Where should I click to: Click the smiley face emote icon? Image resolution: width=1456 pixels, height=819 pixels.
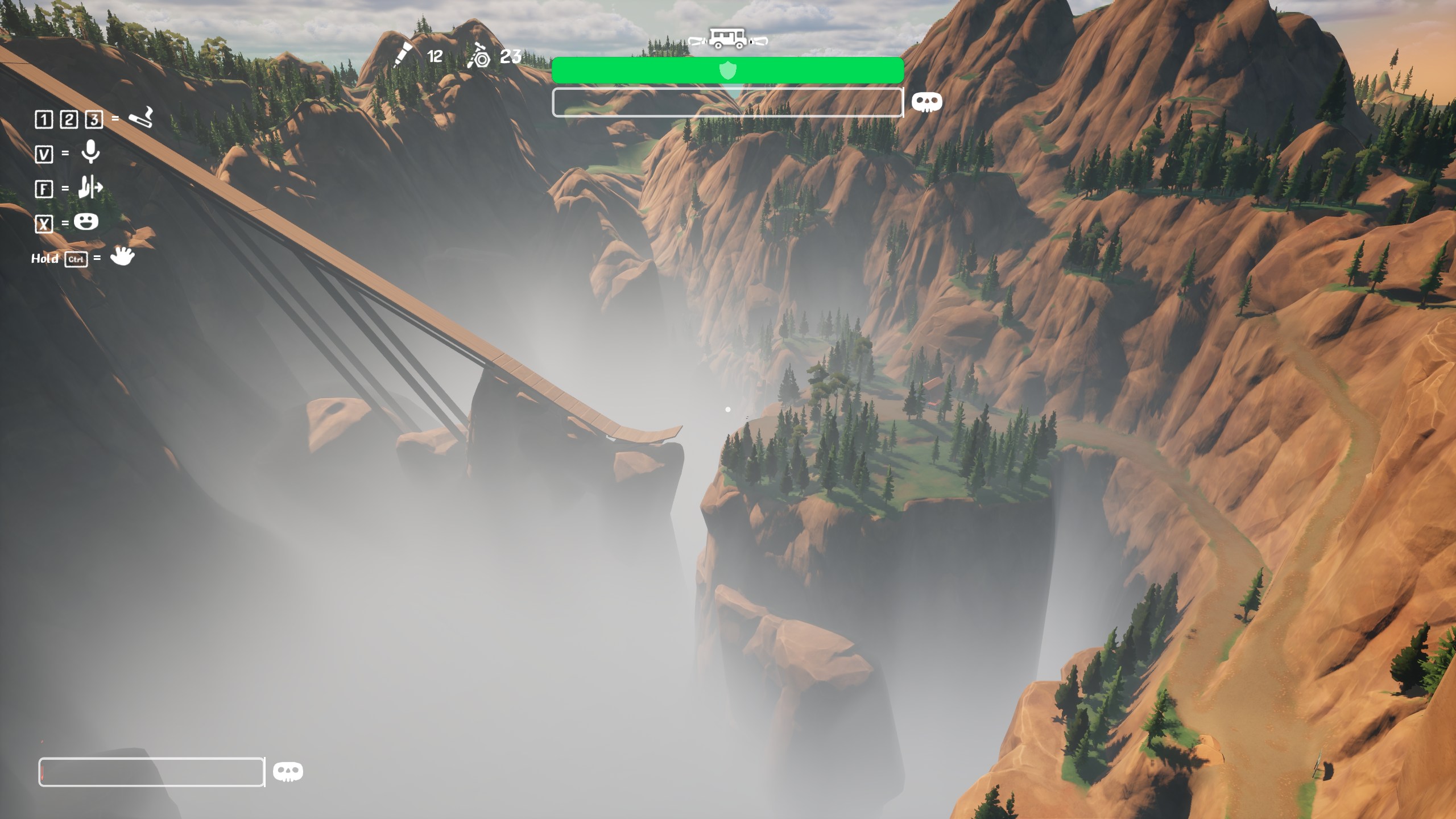[86, 221]
